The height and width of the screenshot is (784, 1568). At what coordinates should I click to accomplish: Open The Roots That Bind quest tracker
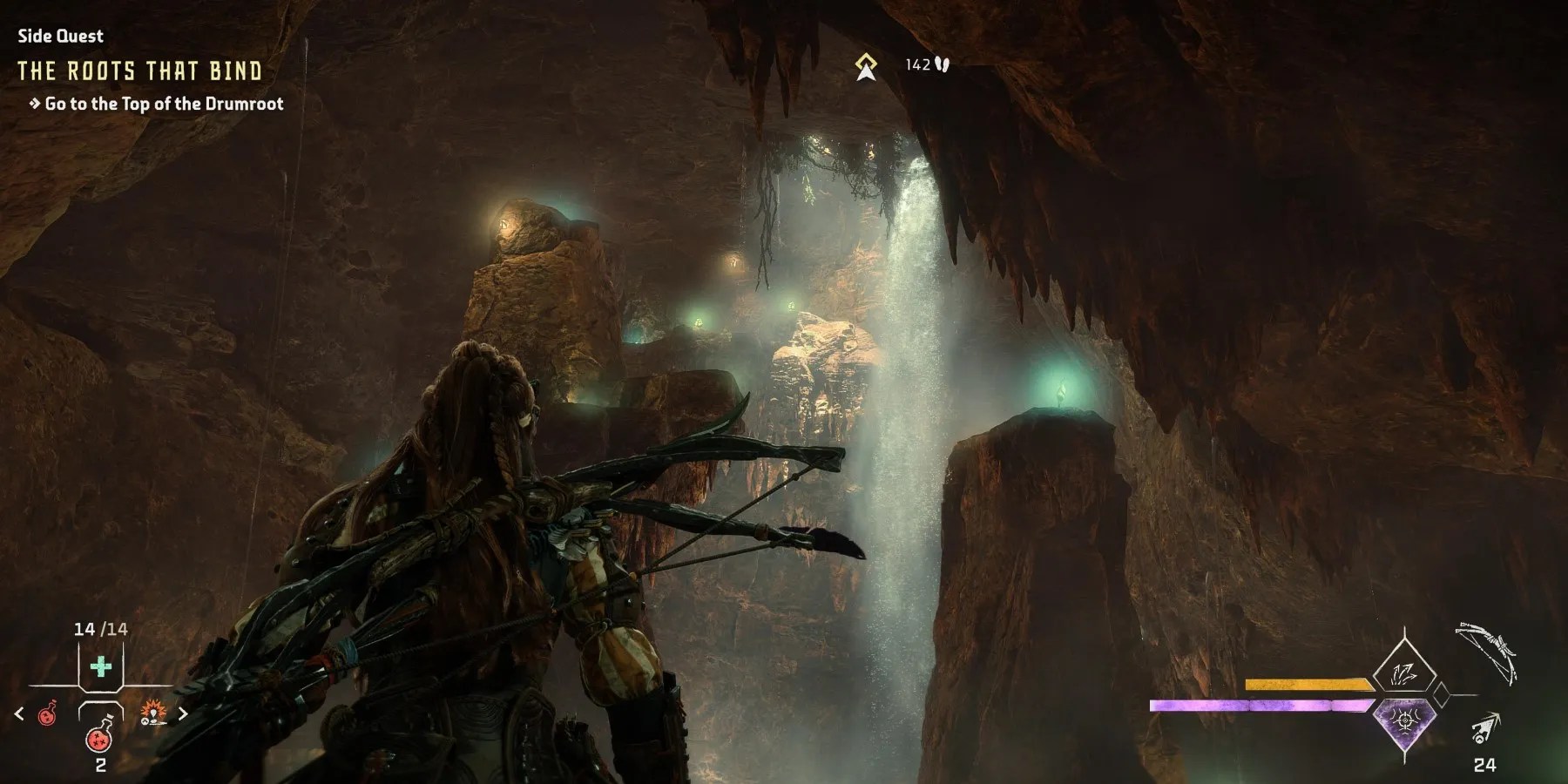[139, 71]
